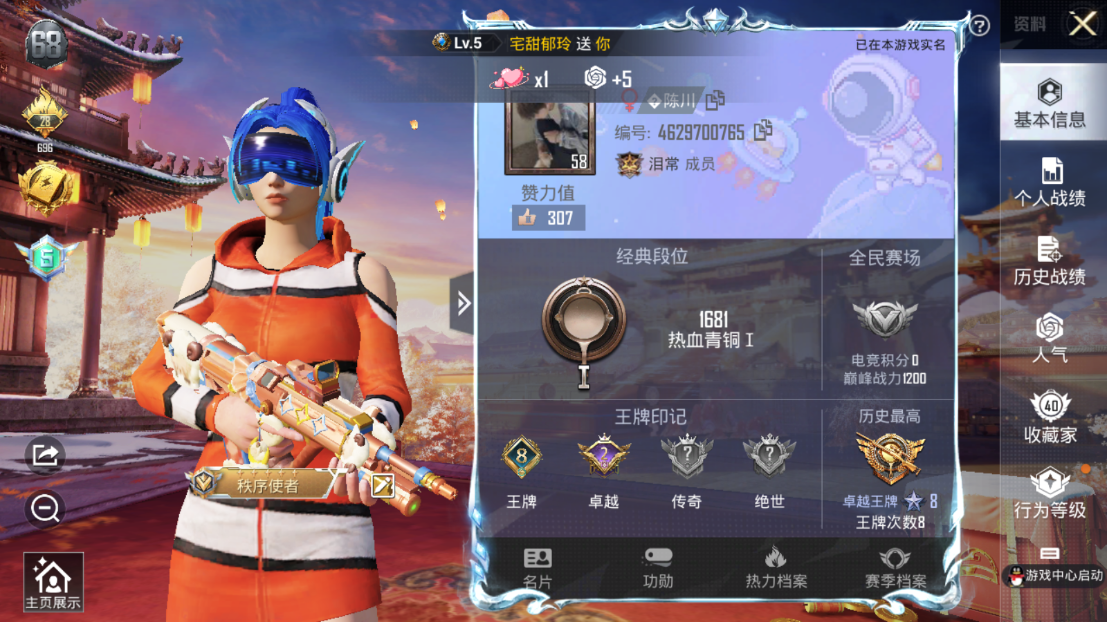Show the 热力档案 section
The height and width of the screenshot is (622, 1107).
click(776, 568)
